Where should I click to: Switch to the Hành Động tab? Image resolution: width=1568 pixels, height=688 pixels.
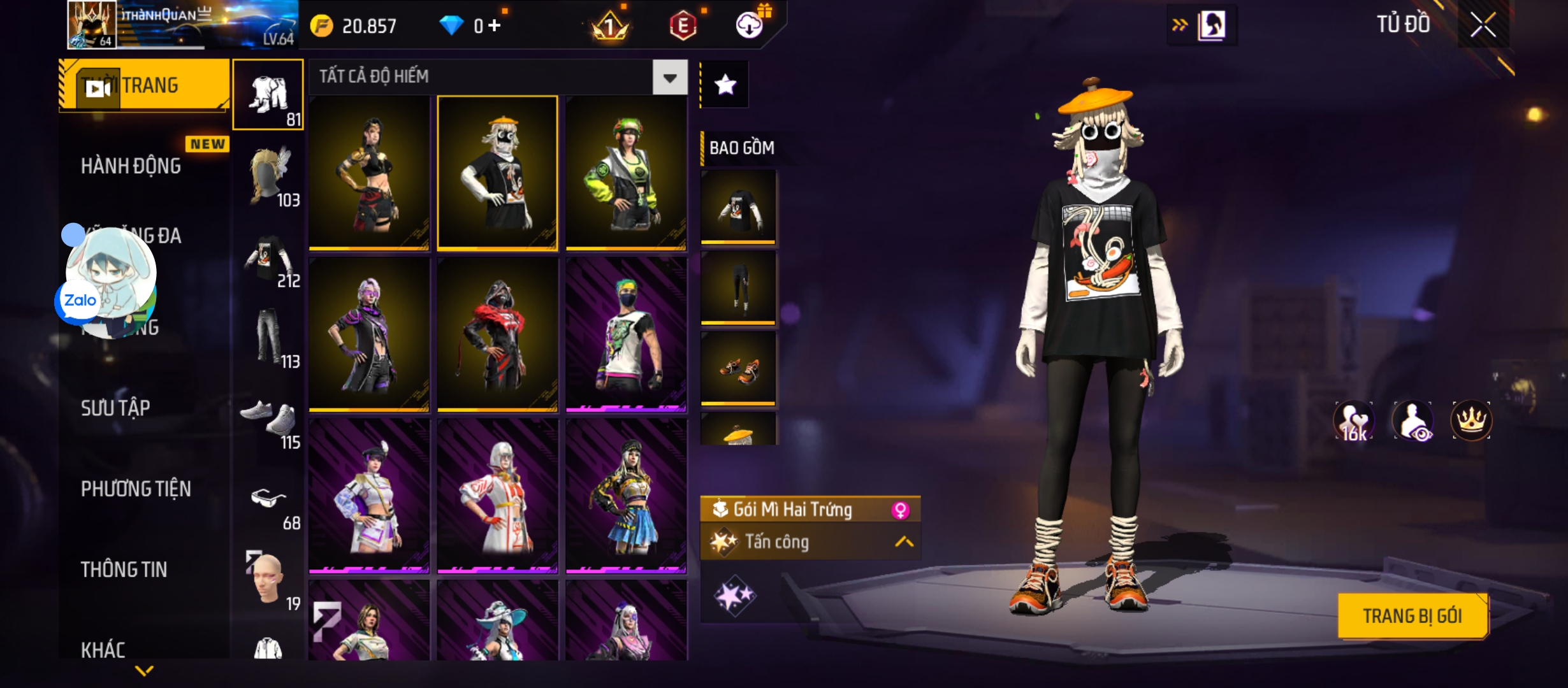coord(131,166)
